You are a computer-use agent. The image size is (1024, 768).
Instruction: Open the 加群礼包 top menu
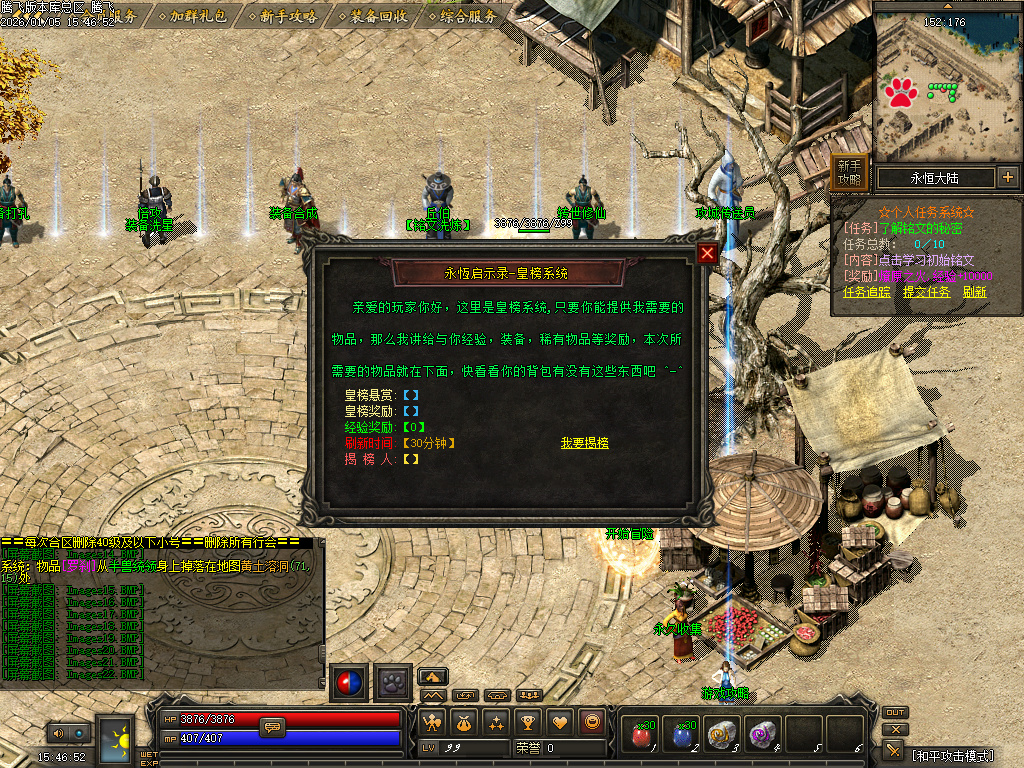(198, 16)
